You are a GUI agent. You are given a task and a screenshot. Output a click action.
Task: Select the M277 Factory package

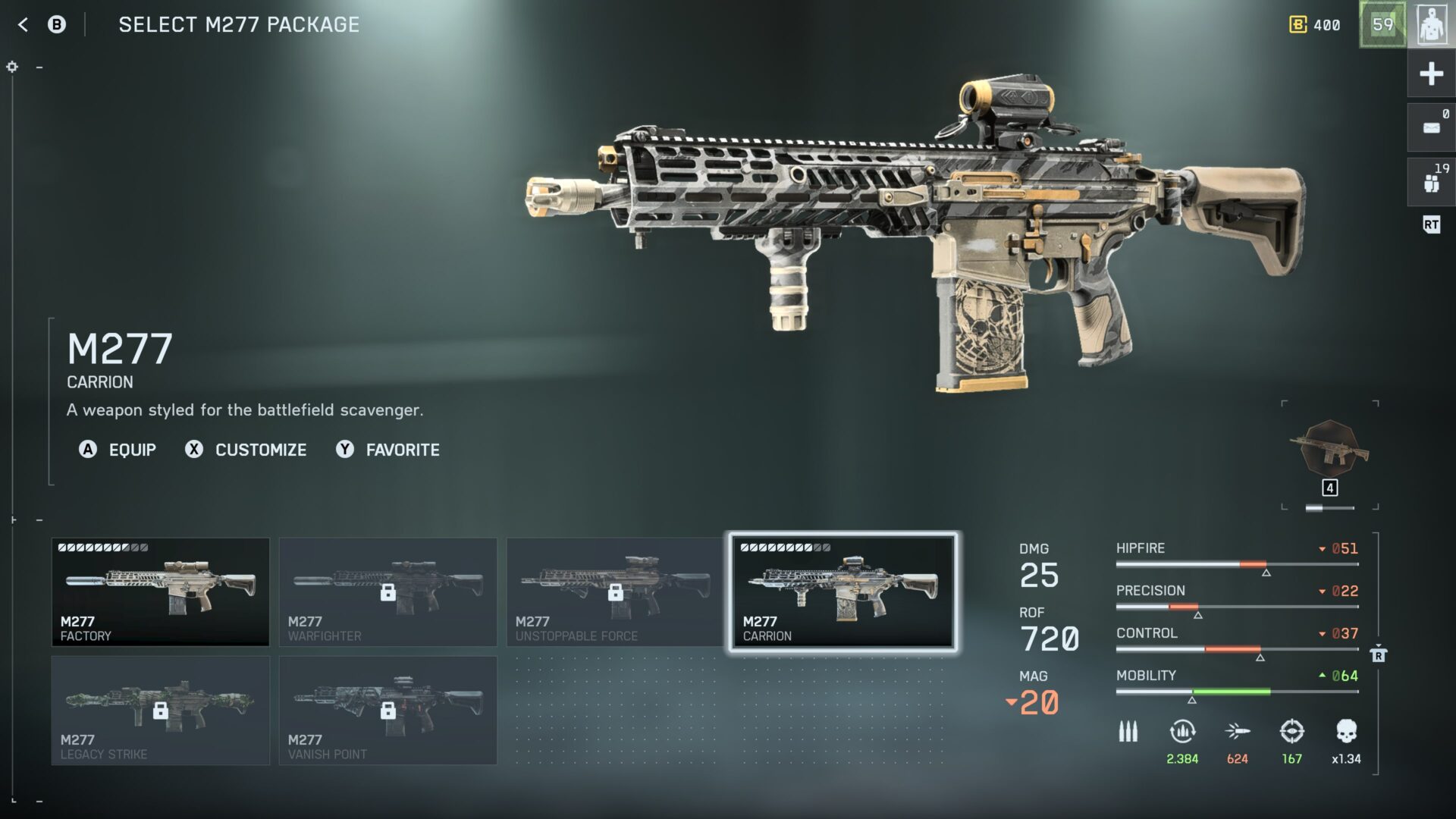point(160,591)
